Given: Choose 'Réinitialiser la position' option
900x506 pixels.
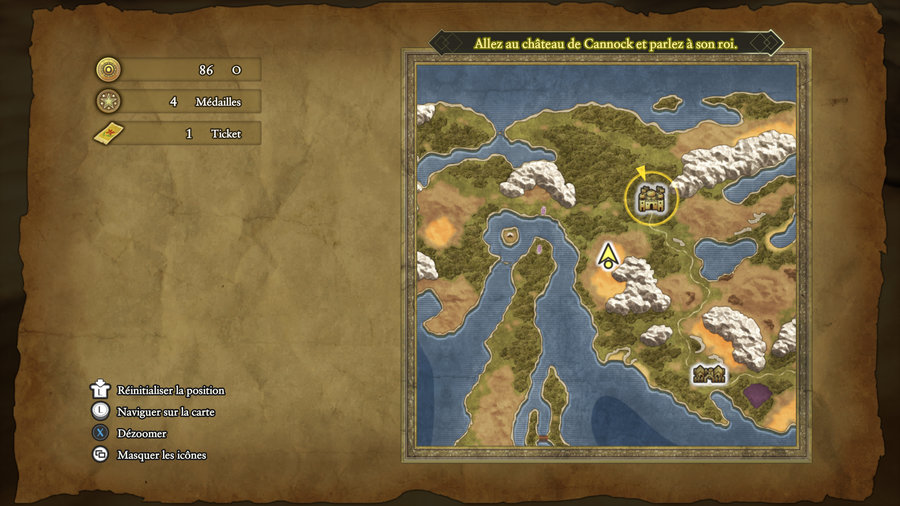Looking at the screenshot, I should point(170,390).
